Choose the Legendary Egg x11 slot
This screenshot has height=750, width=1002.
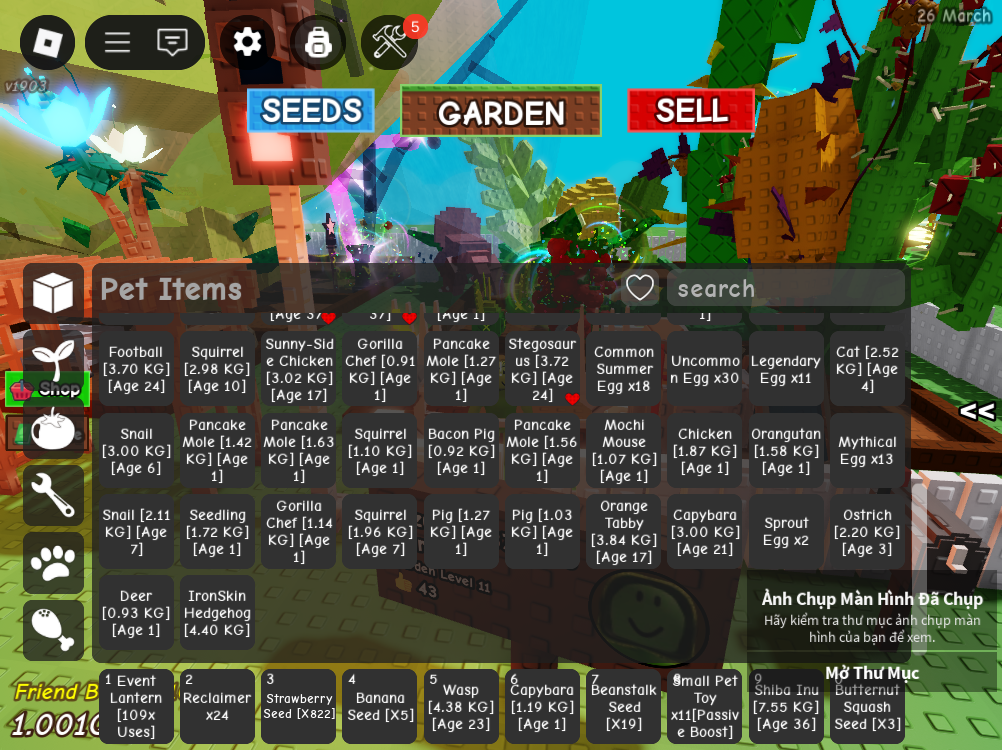[x=786, y=369]
